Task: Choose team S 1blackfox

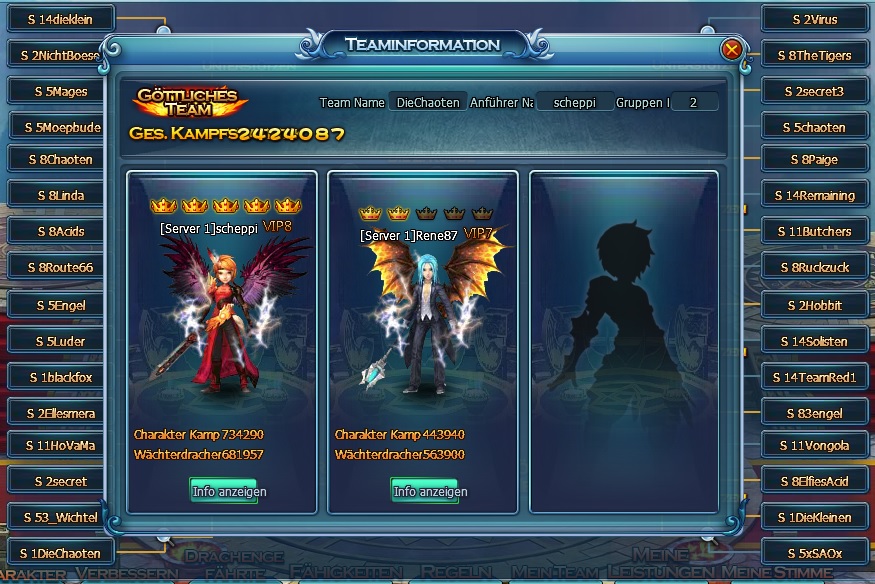Action: pos(60,377)
